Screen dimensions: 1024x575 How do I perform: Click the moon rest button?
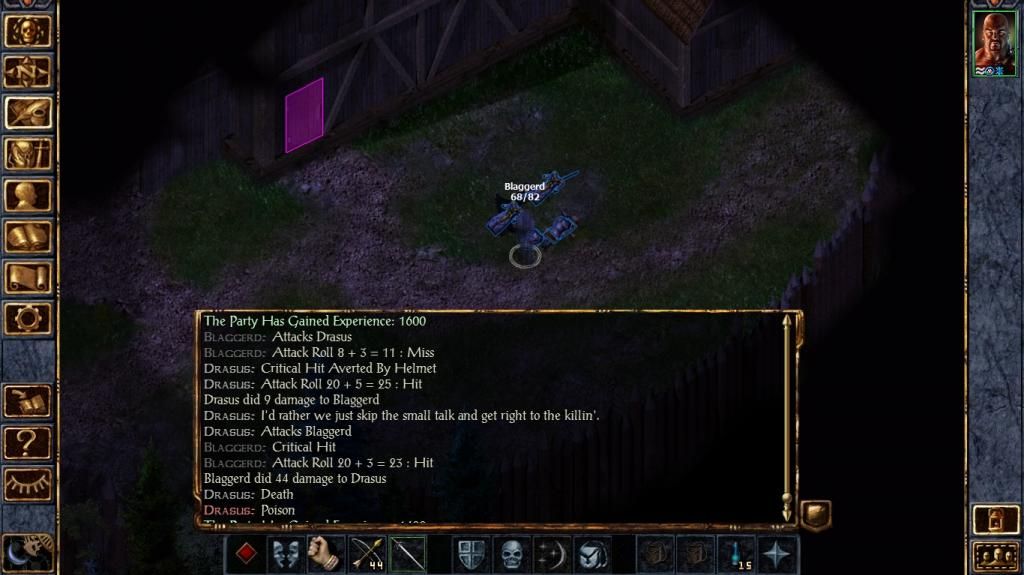click(28, 551)
